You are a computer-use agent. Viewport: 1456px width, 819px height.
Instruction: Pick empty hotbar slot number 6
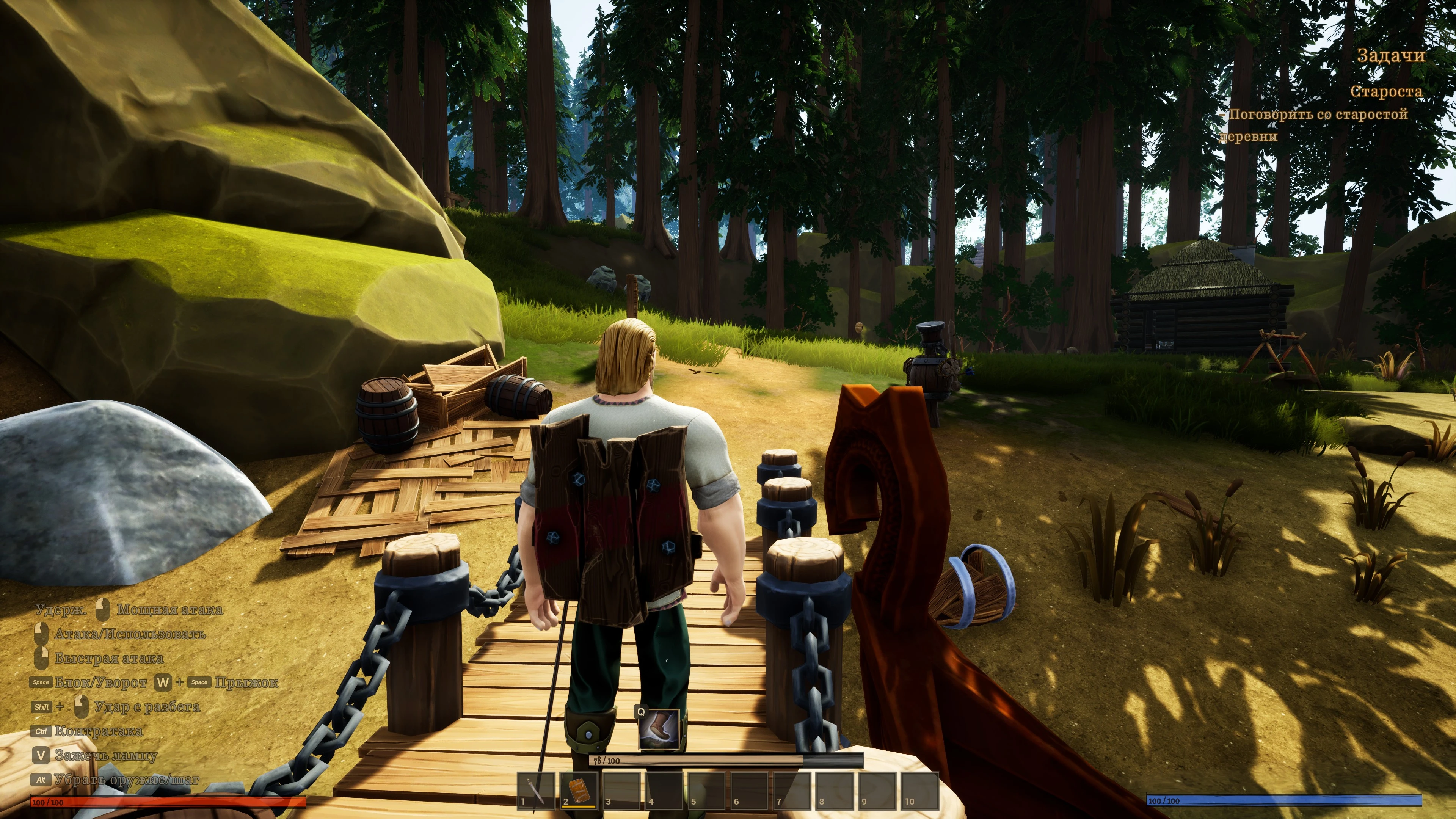pos(749,790)
